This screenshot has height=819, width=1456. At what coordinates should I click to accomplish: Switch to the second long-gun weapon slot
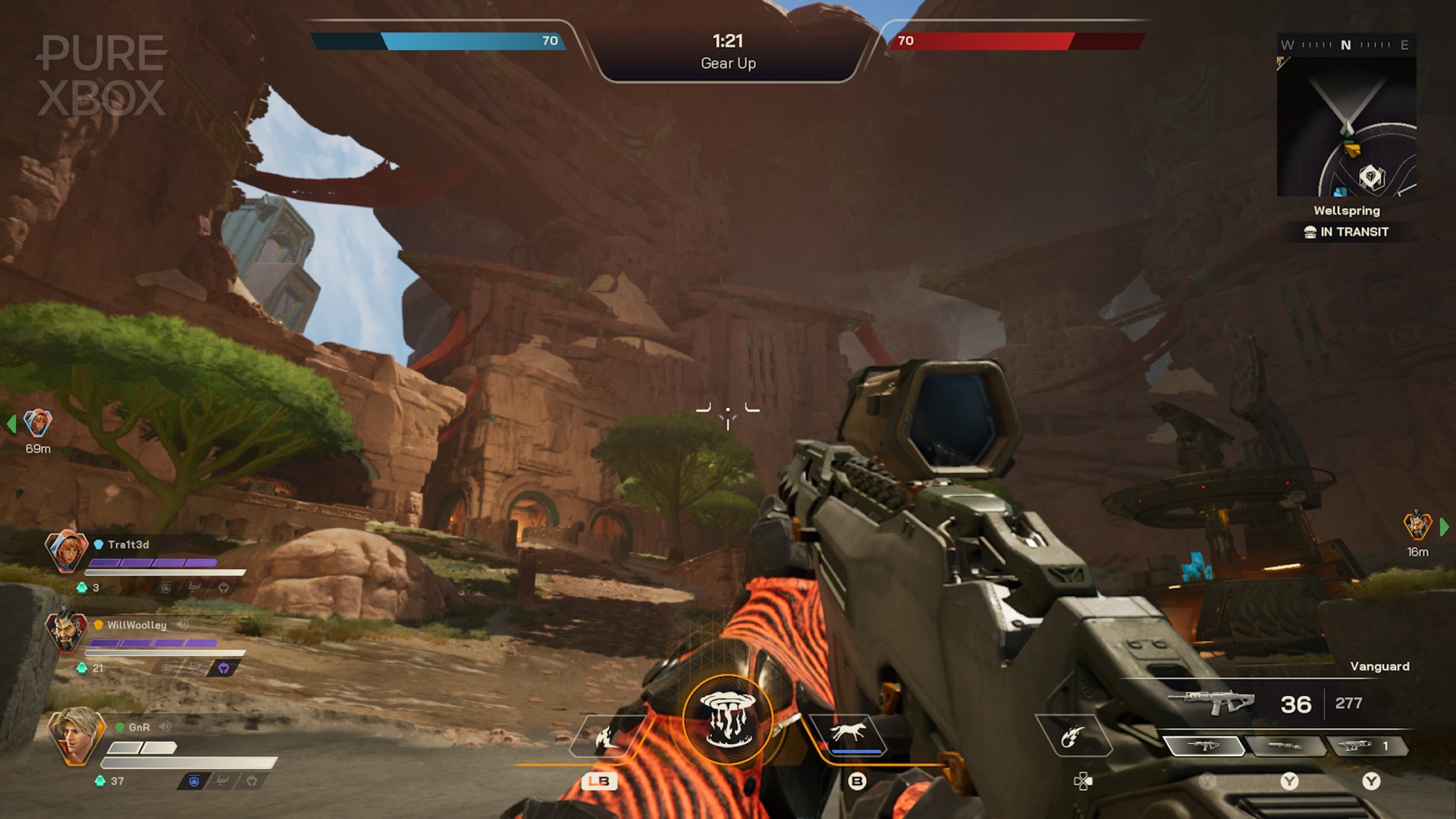point(1286,747)
